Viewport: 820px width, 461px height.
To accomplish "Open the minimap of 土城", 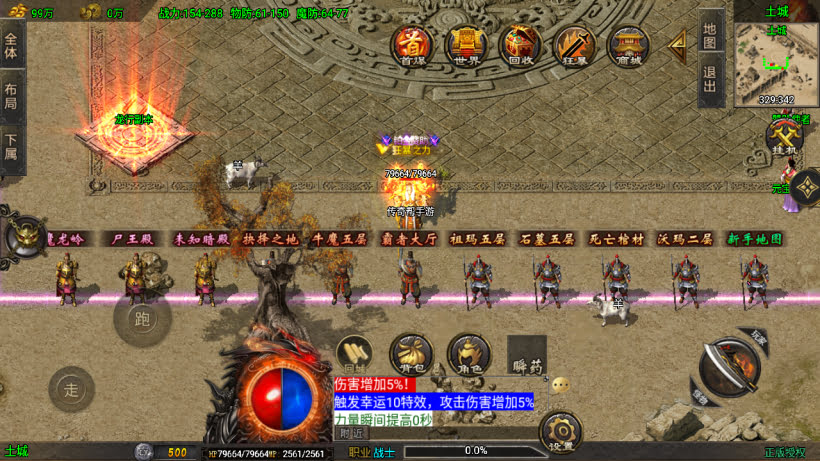I will [774, 64].
